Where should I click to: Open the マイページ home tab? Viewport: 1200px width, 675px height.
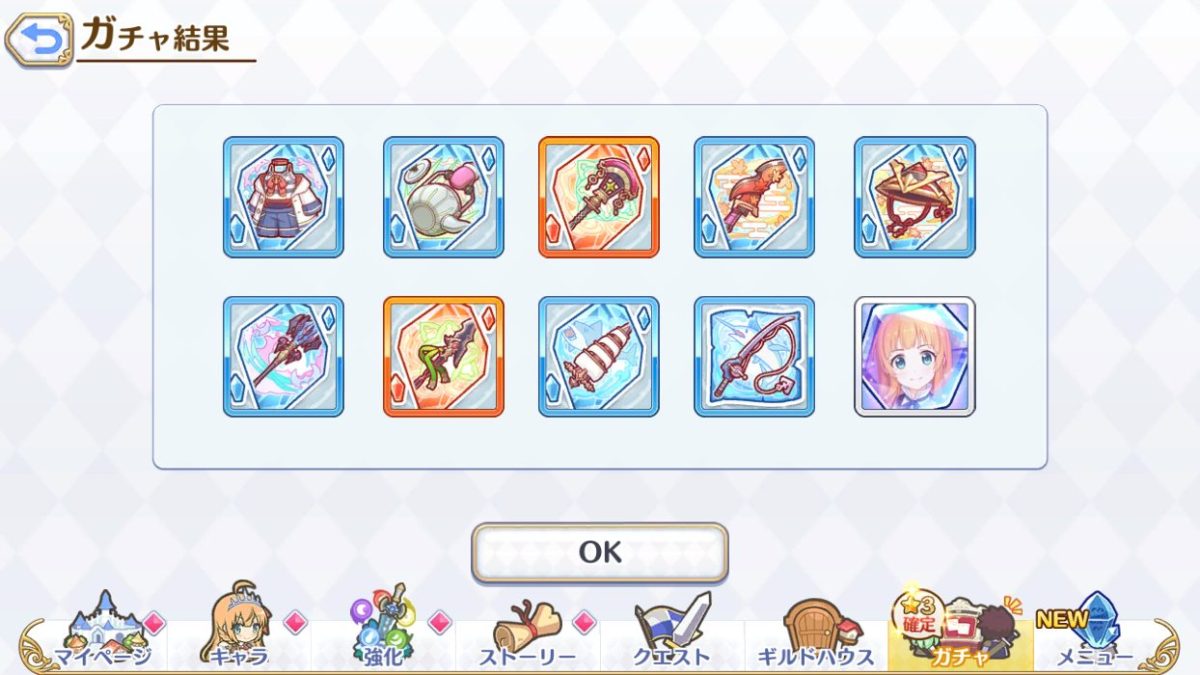102,632
